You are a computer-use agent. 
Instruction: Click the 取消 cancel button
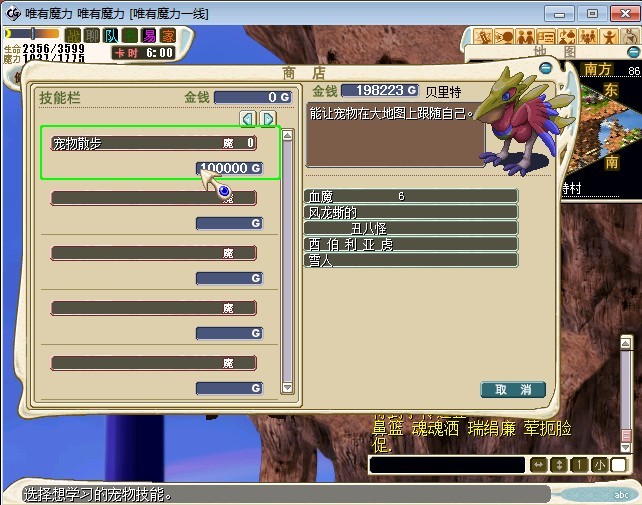(x=512, y=389)
